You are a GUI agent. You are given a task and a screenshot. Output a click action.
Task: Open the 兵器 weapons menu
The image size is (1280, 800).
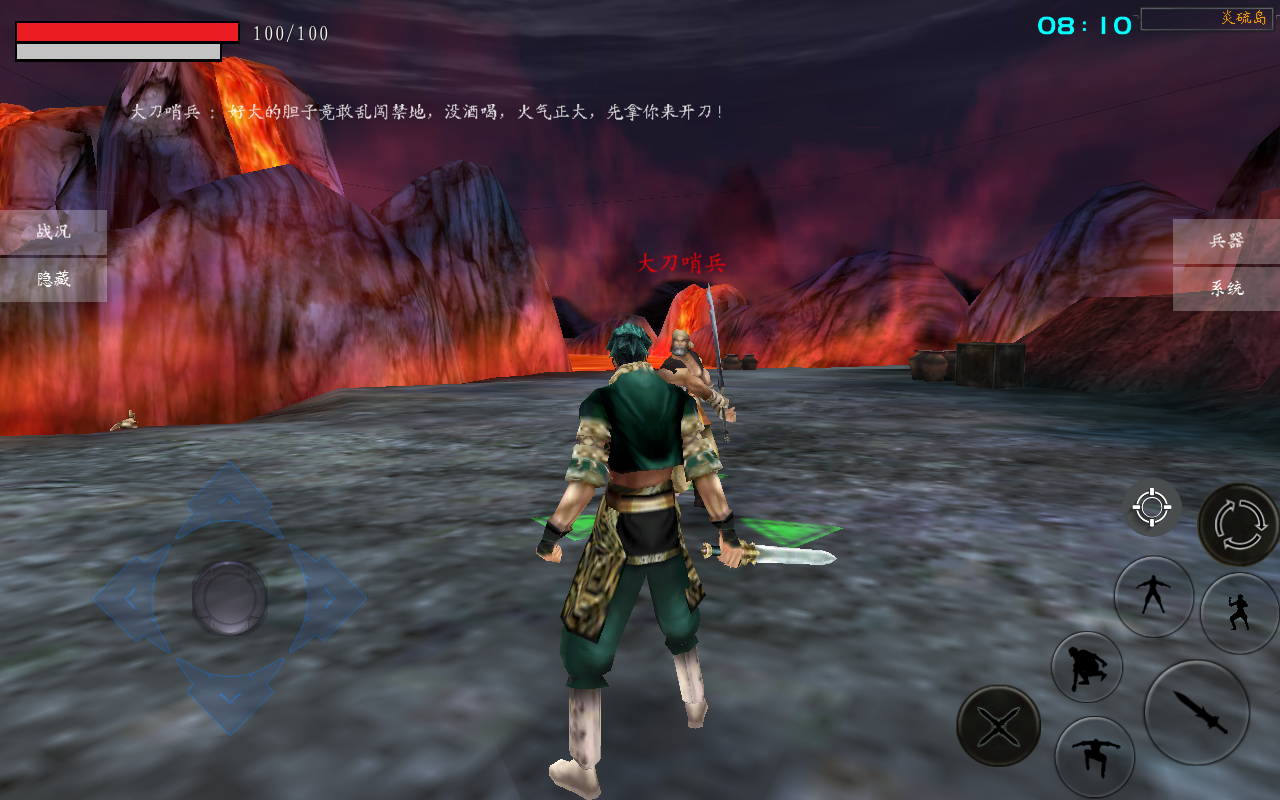(x=1226, y=241)
